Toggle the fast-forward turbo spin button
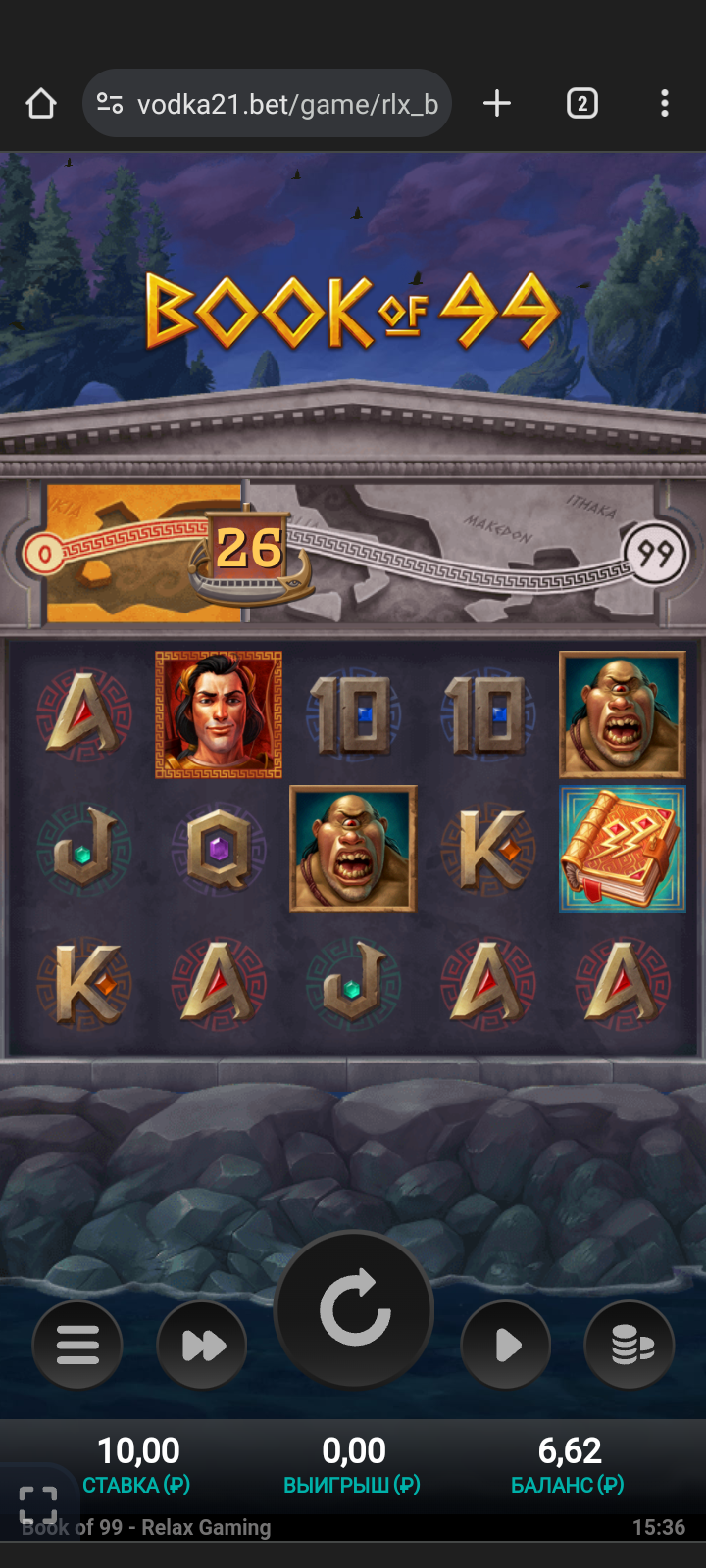This screenshot has height=1568, width=706. tap(202, 1345)
